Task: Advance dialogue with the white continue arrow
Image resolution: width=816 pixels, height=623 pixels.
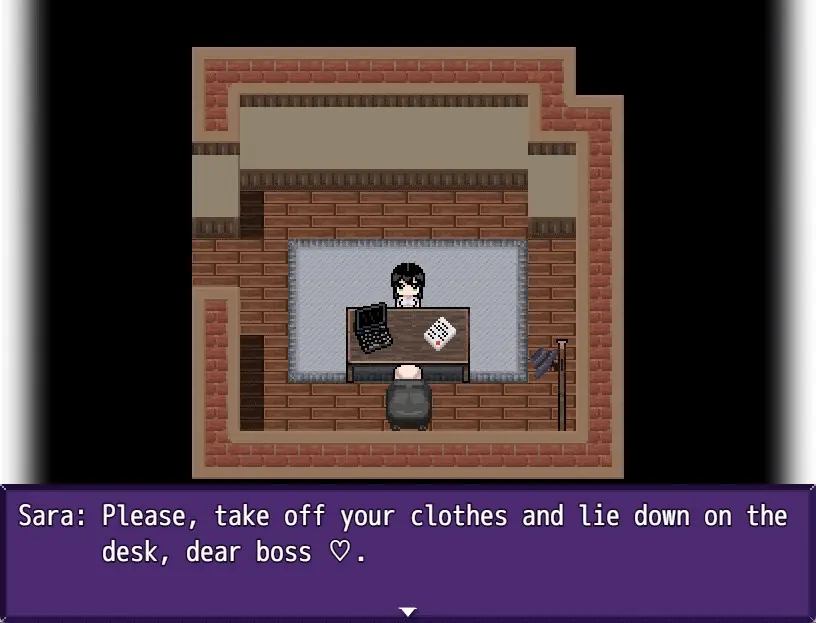Action: pos(408,611)
